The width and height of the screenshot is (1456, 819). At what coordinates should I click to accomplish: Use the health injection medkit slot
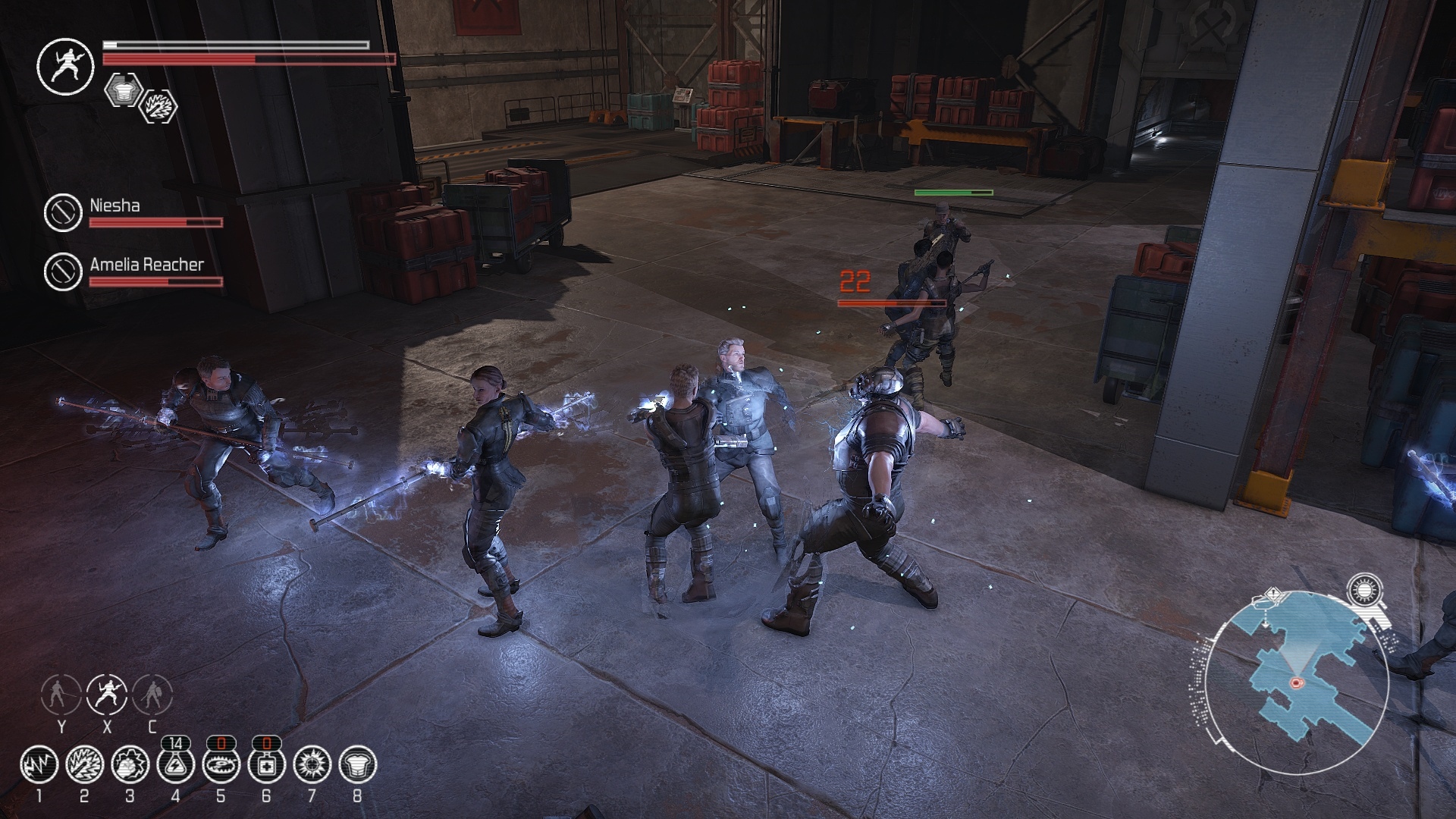click(266, 765)
